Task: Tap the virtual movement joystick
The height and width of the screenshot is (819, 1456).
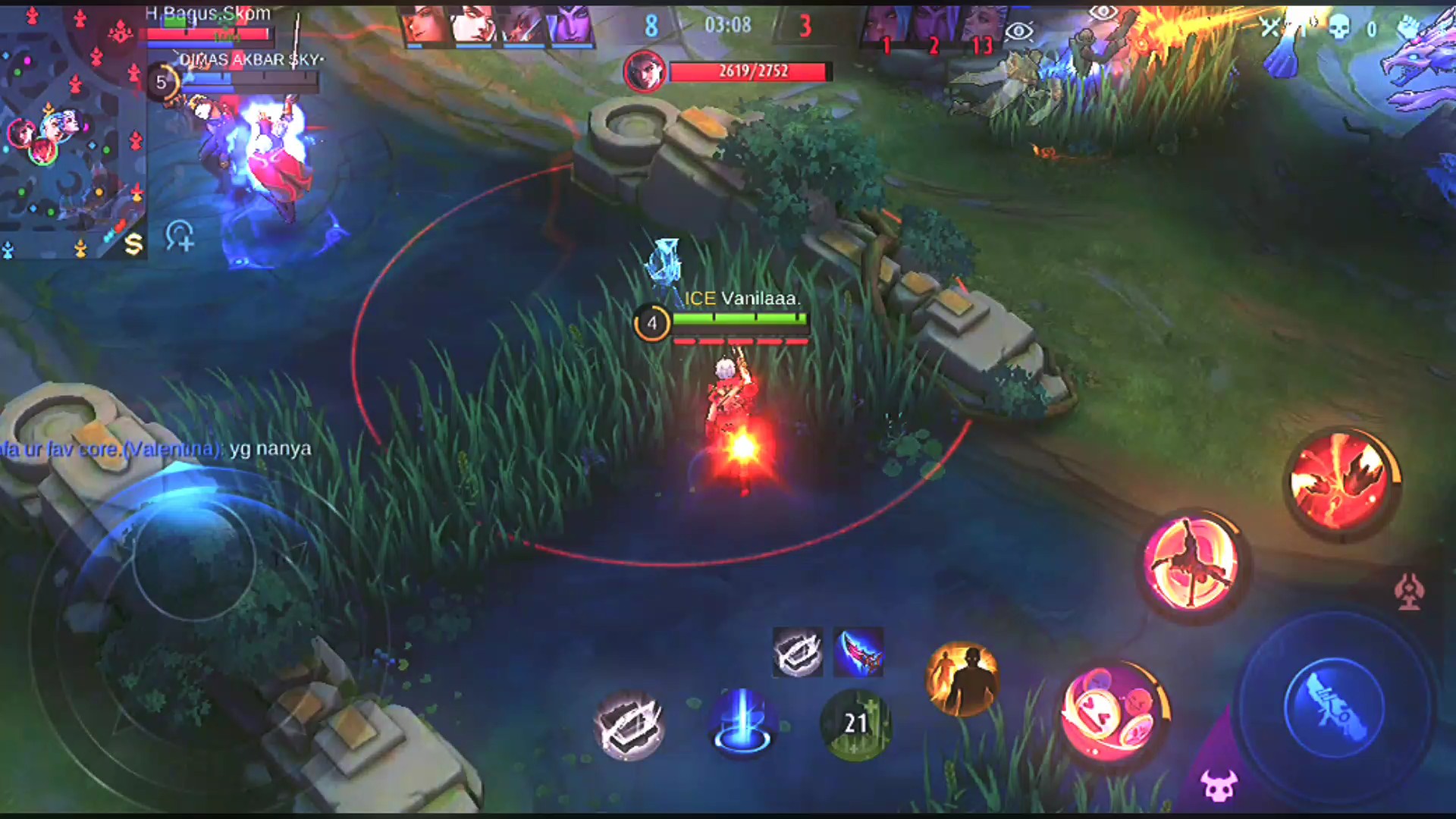Action: click(193, 561)
